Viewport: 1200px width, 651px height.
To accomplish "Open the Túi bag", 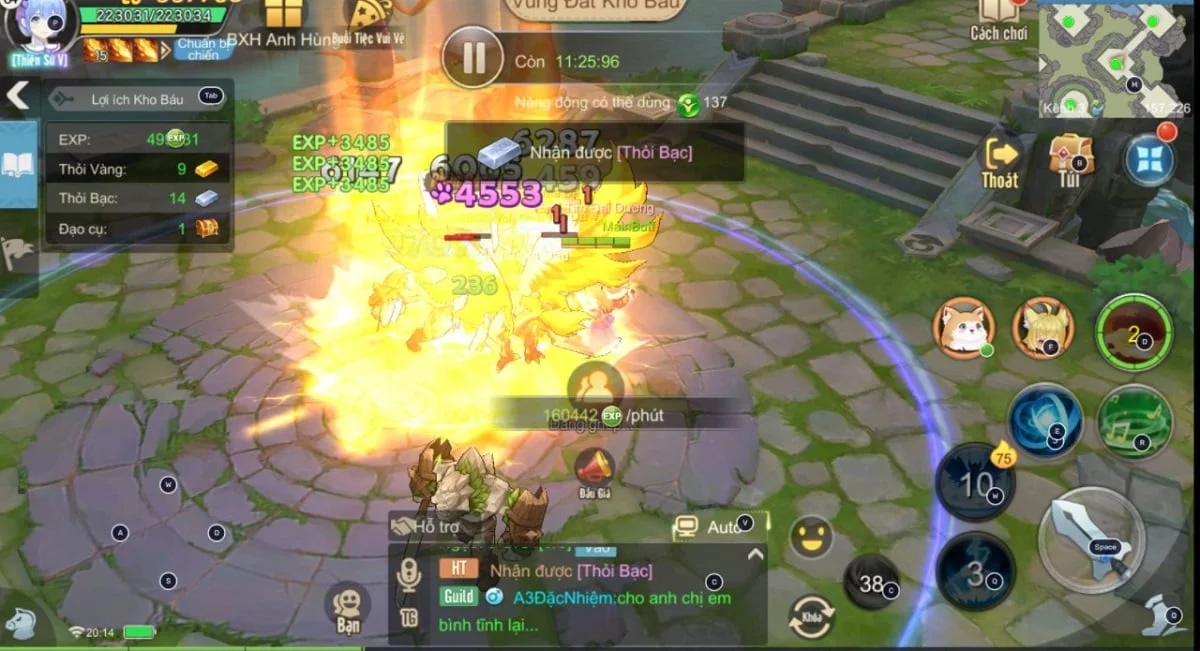I will coord(1070,162).
